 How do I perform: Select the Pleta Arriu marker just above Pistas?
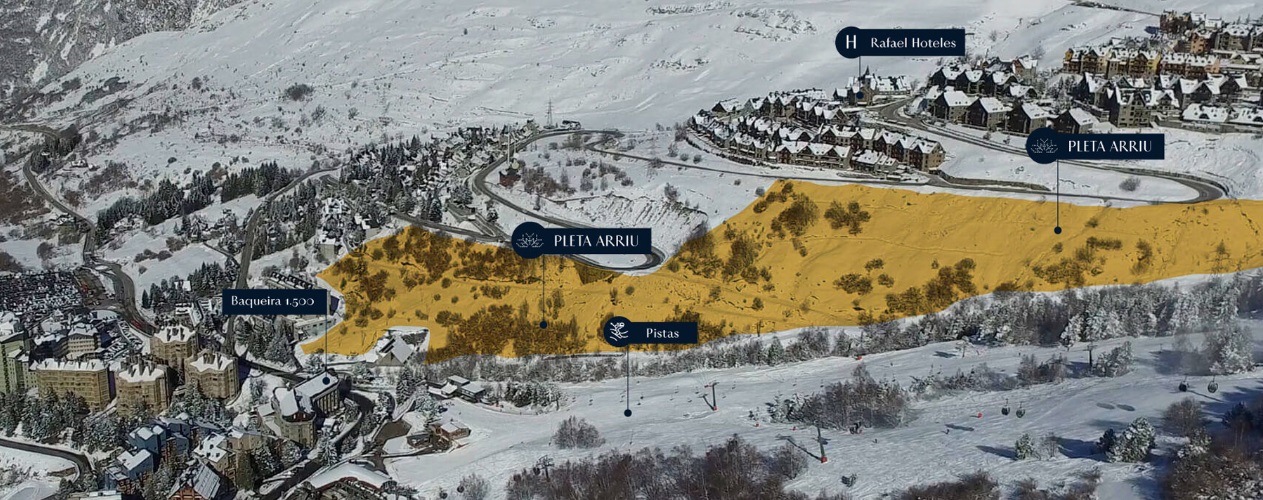pos(581,241)
